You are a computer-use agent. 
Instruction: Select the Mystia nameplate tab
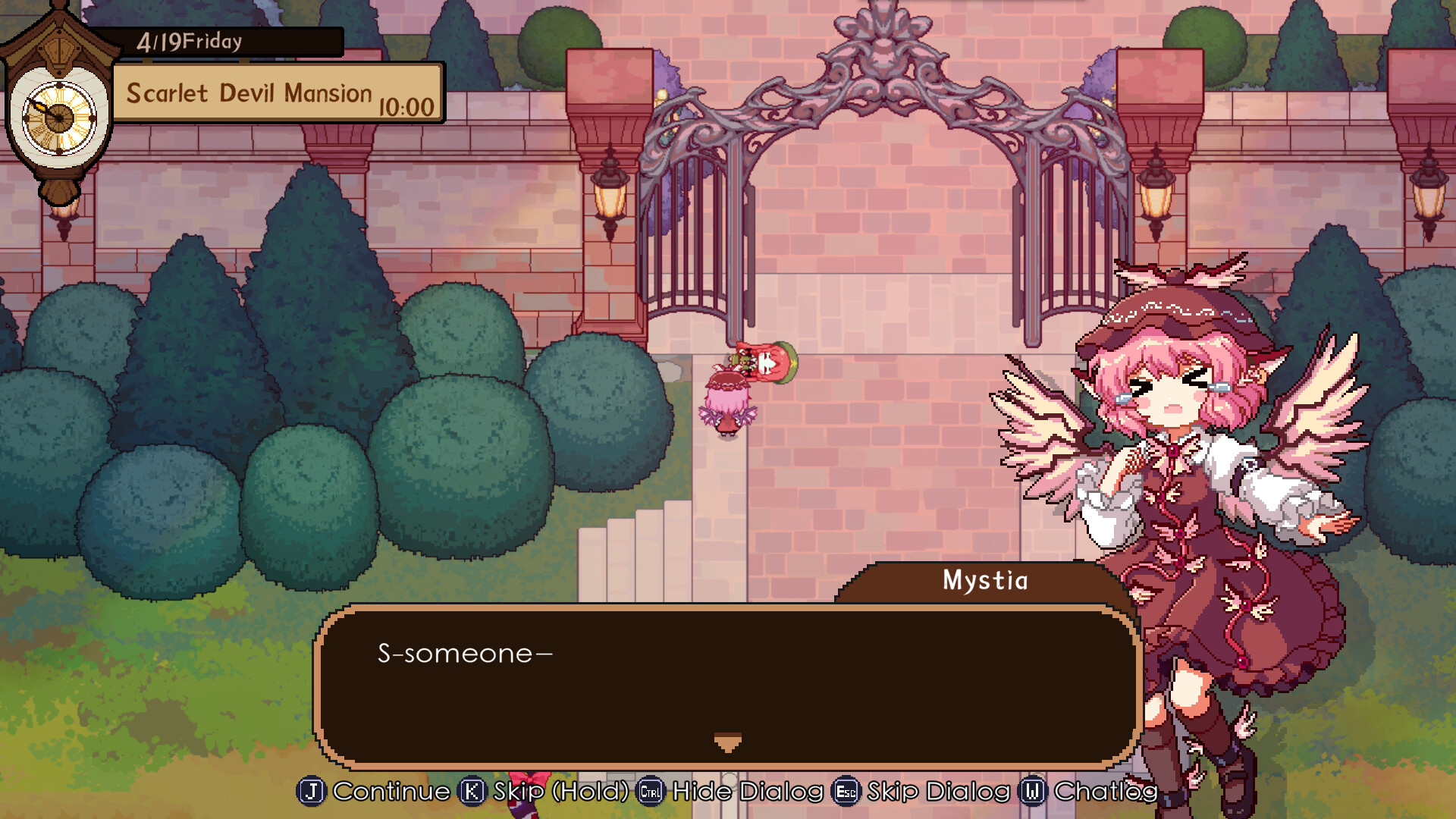982,582
